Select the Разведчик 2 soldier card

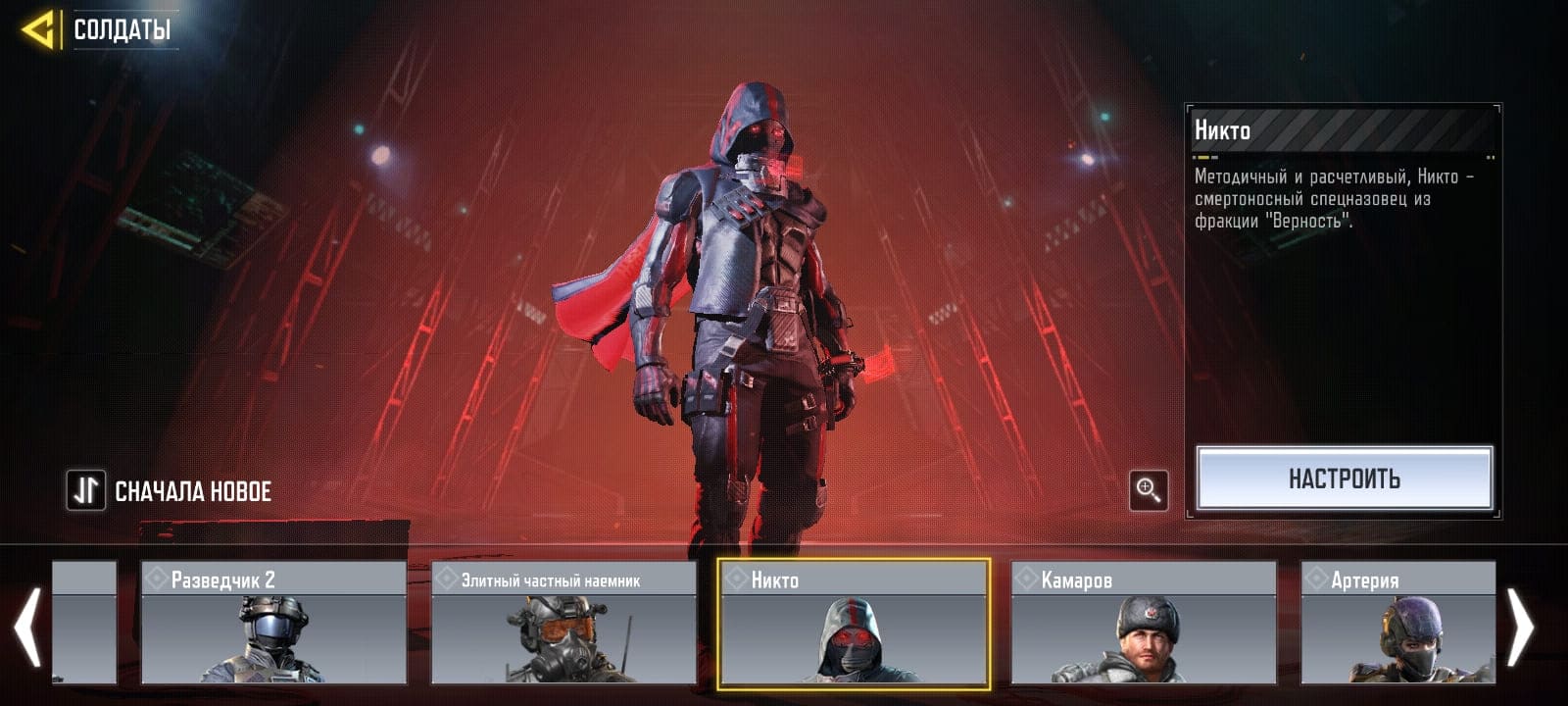tap(273, 622)
